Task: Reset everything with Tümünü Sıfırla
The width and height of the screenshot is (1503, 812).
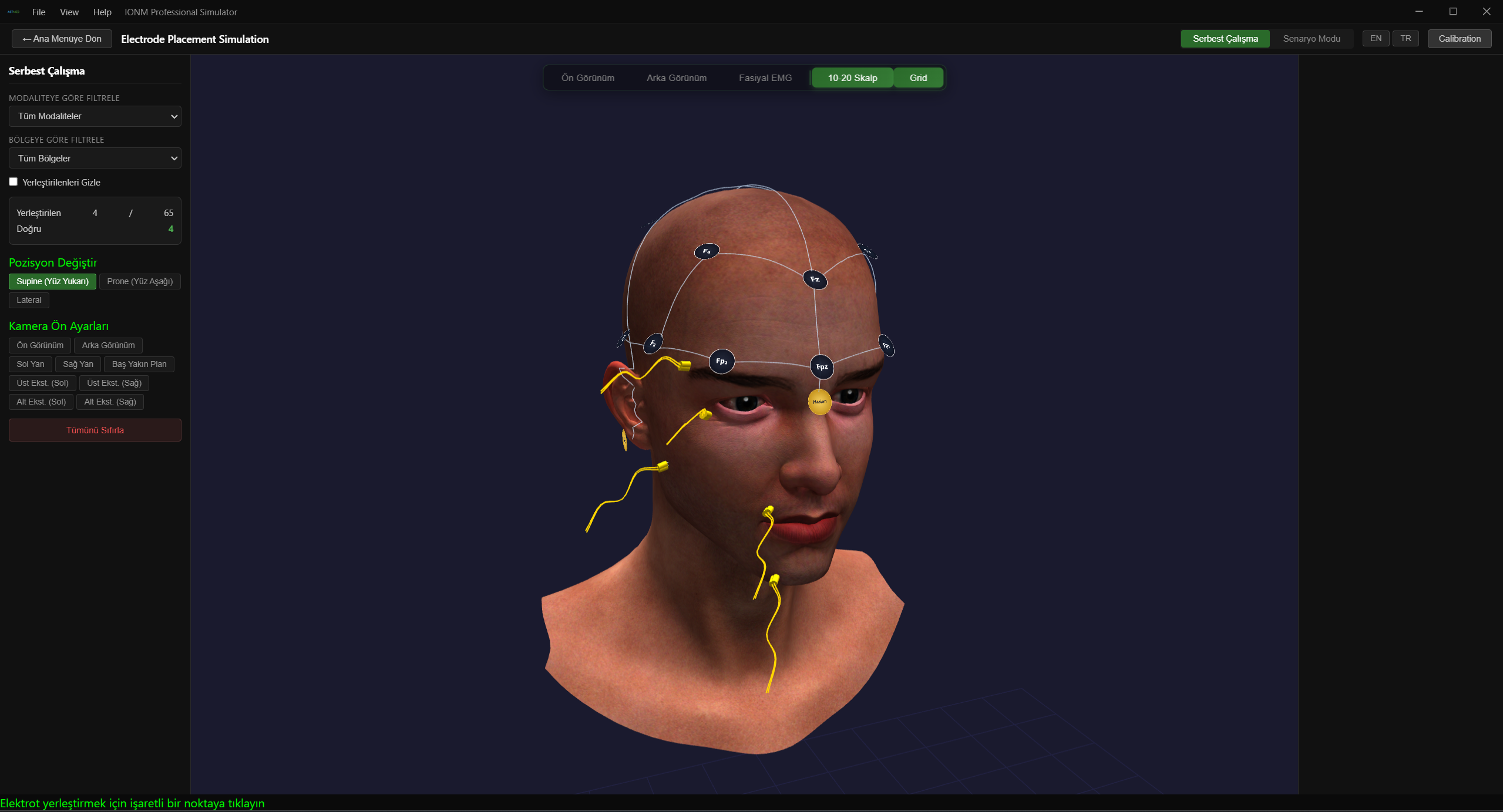Action: tap(95, 430)
